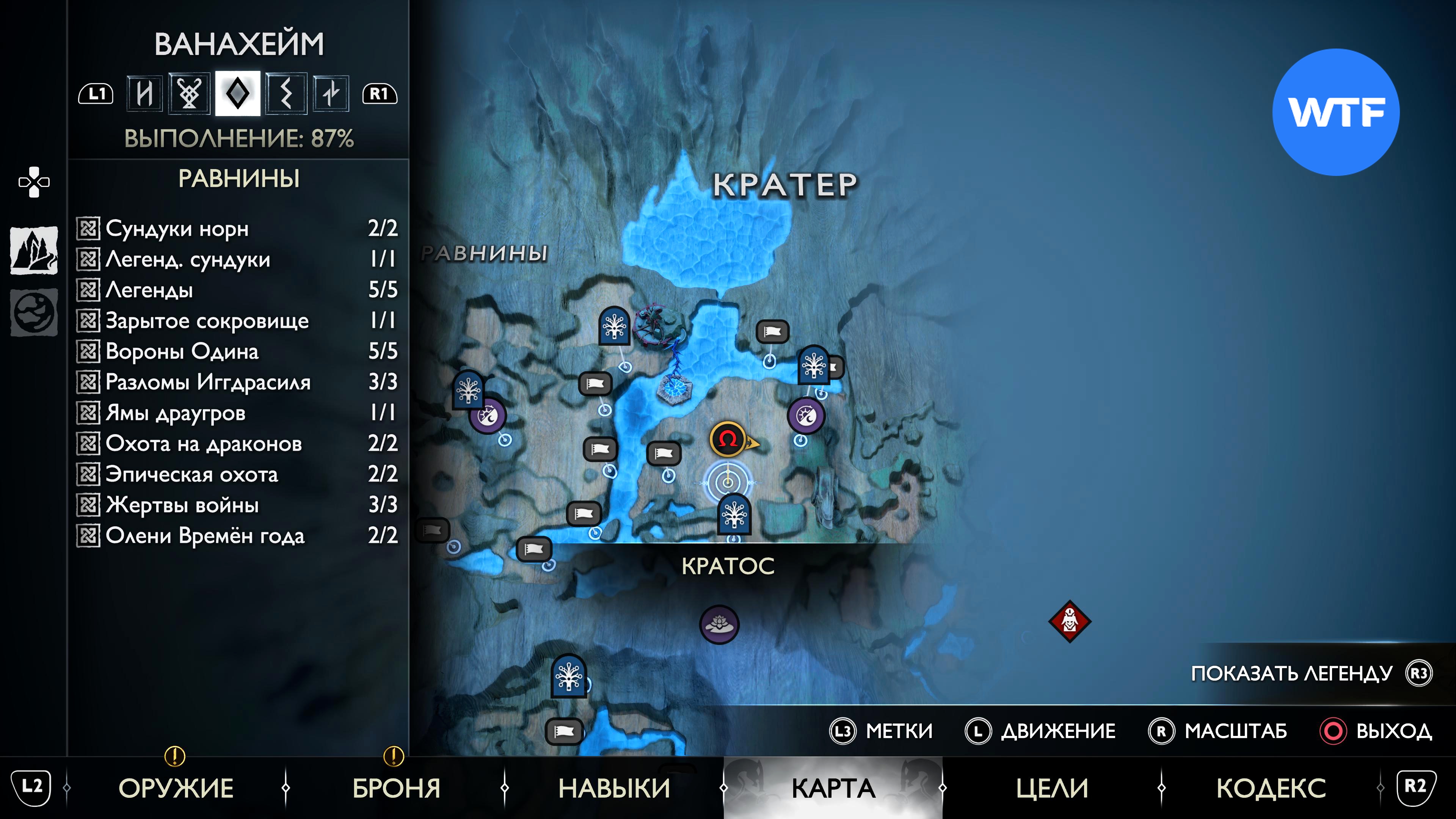Screen dimensions: 1456x819
Task: Choose the Зарытое сокровище list row
Action: point(237,320)
